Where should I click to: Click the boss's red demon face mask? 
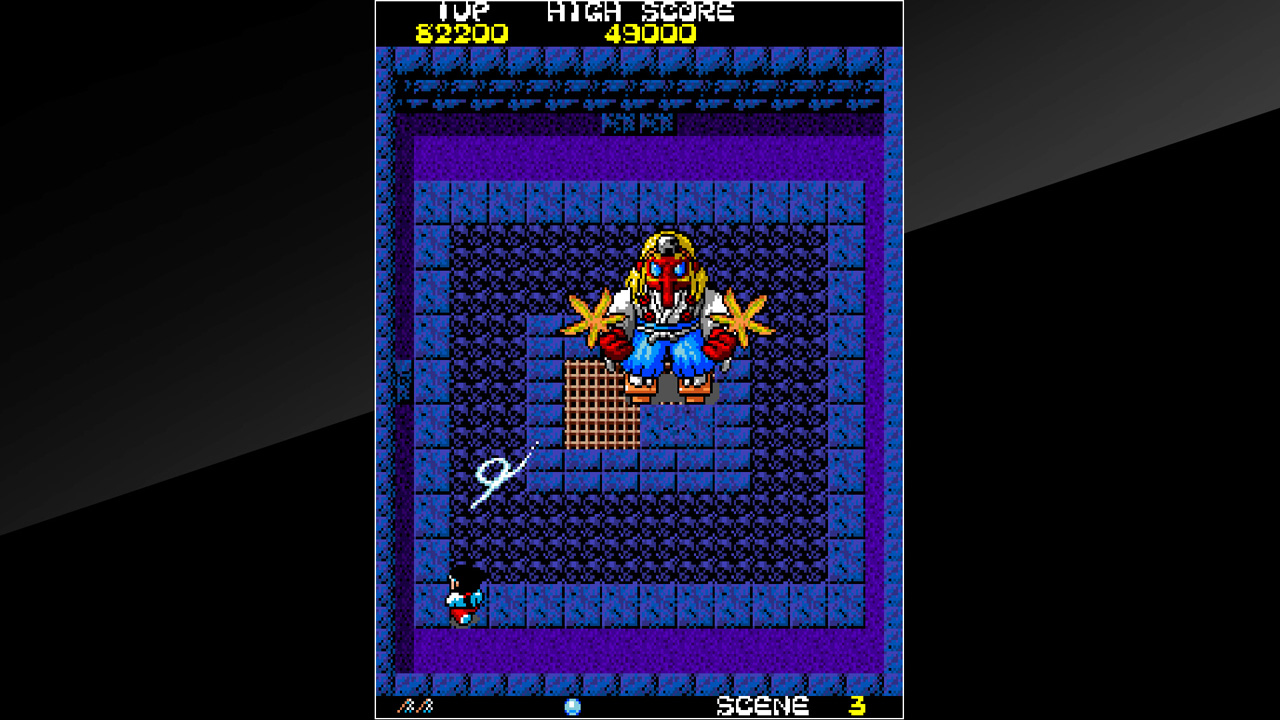point(666,270)
